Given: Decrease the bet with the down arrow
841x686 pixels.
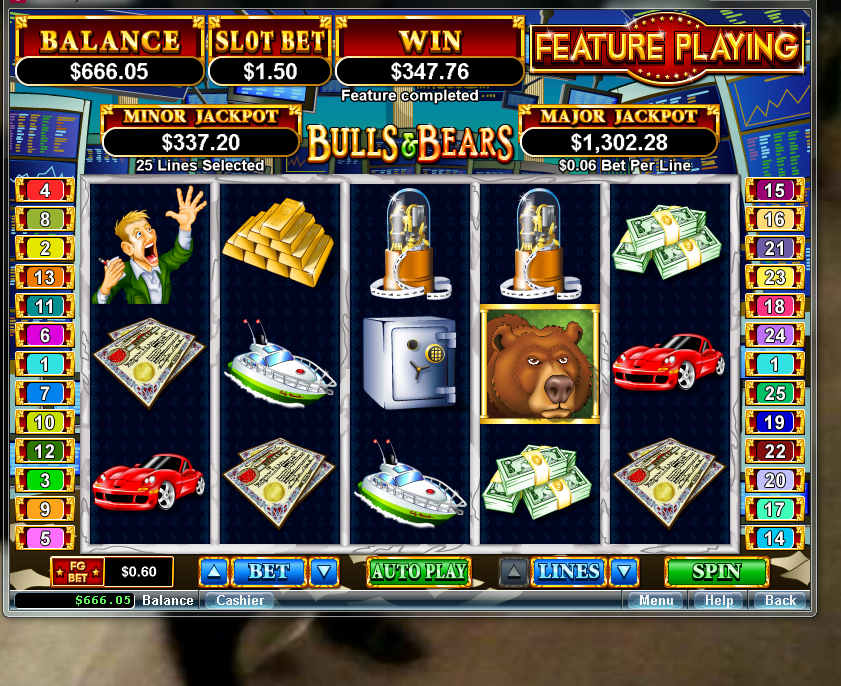Looking at the screenshot, I should pyautogui.click(x=323, y=572).
